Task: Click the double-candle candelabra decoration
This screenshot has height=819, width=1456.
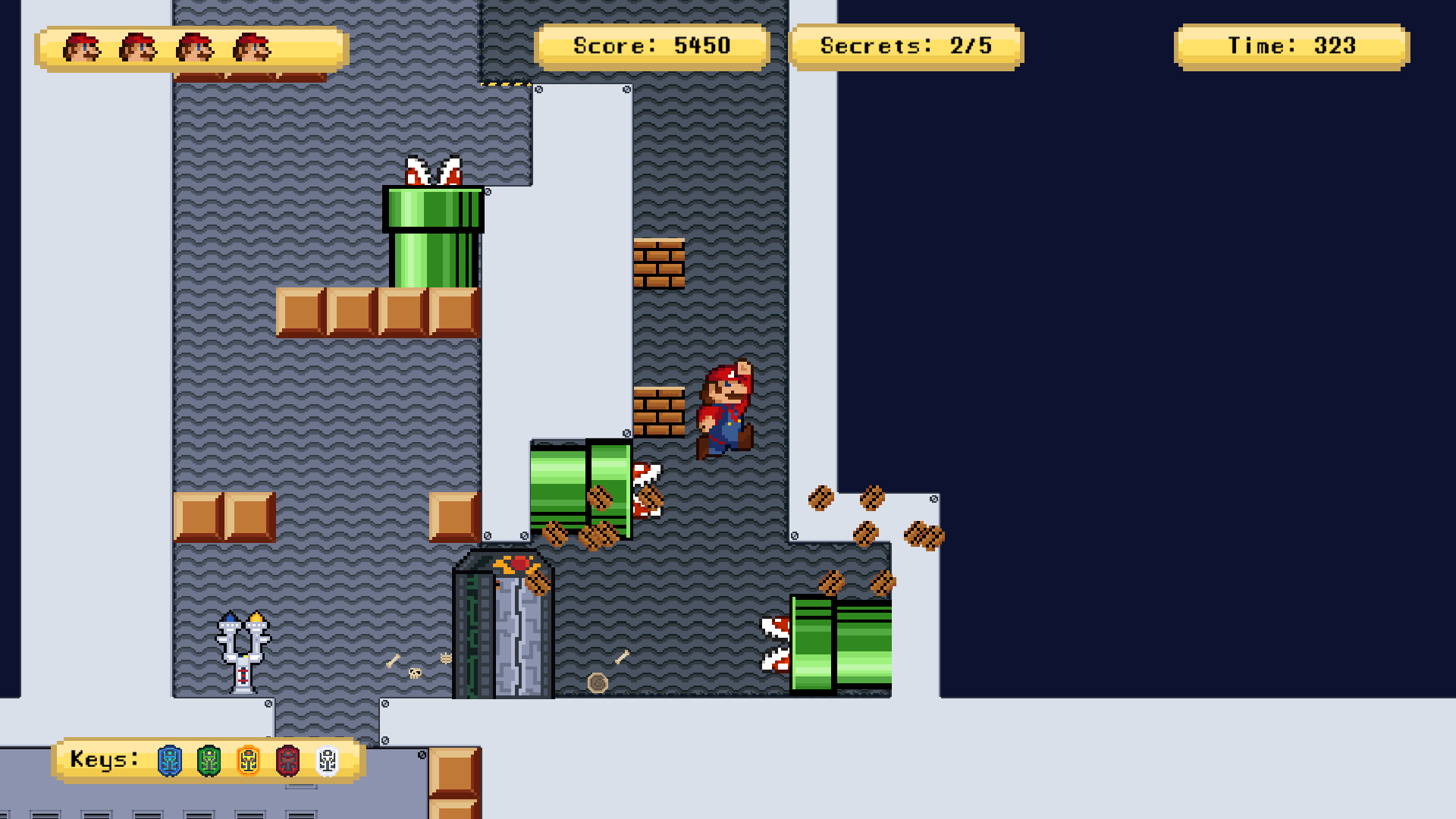Action: (241, 652)
